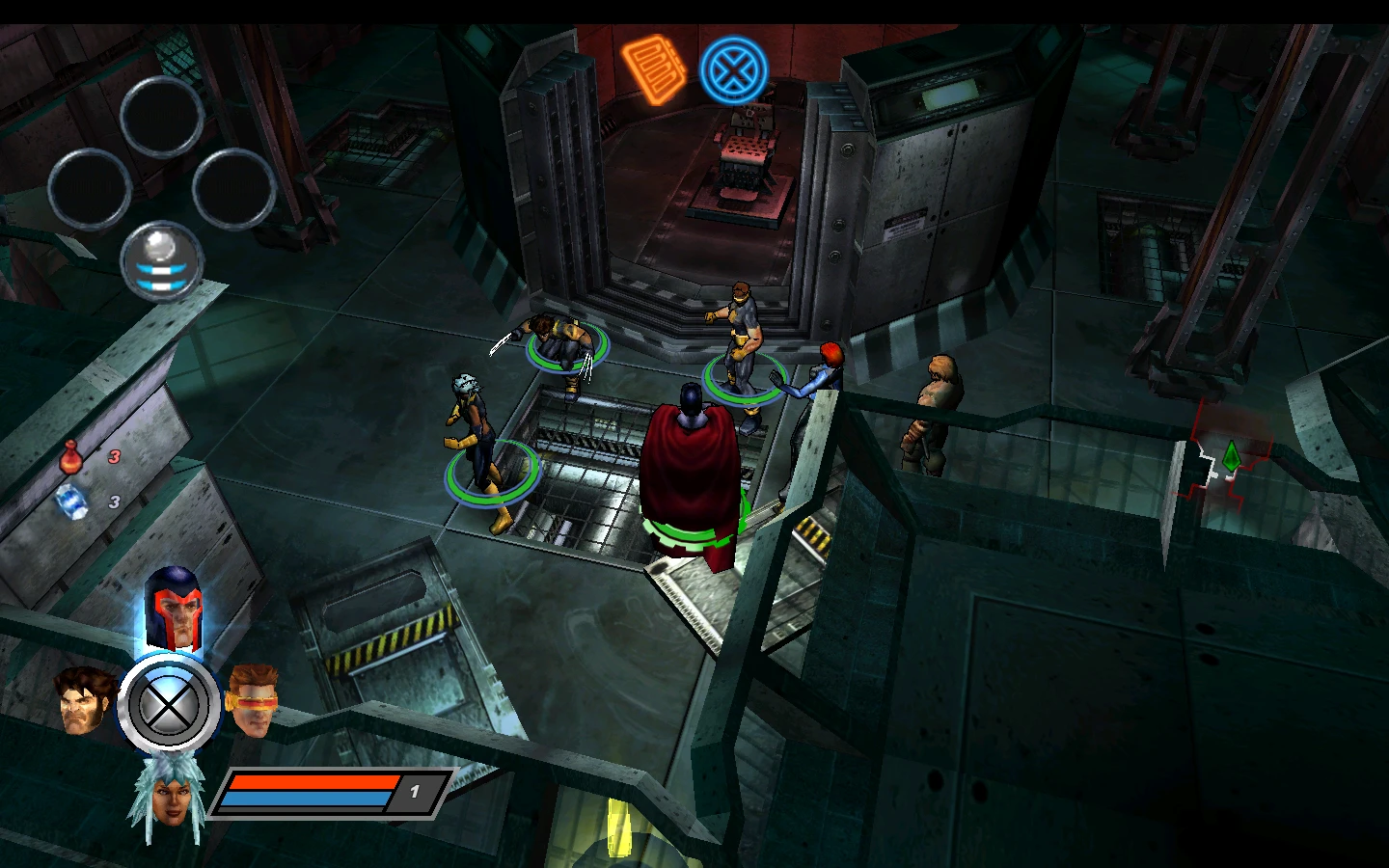
Task: Open the orange notes objective icon
Action: [653, 68]
